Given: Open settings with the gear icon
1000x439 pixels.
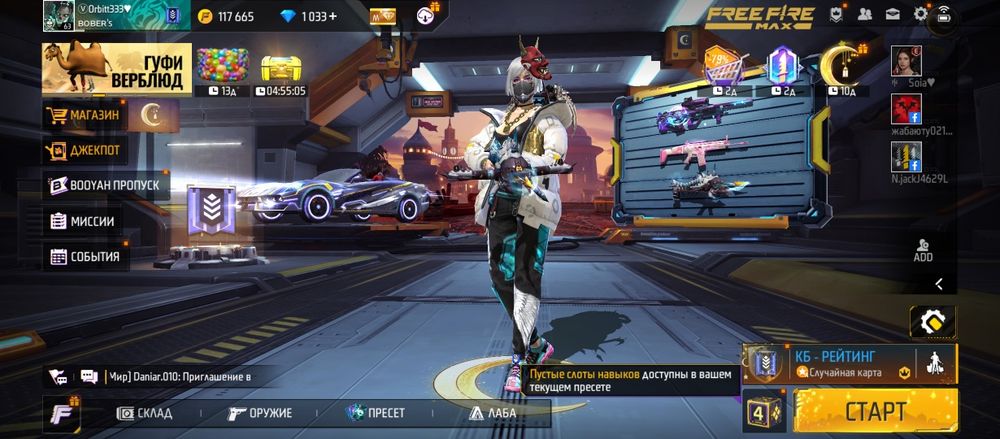Looking at the screenshot, I should (x=920, y=15).
